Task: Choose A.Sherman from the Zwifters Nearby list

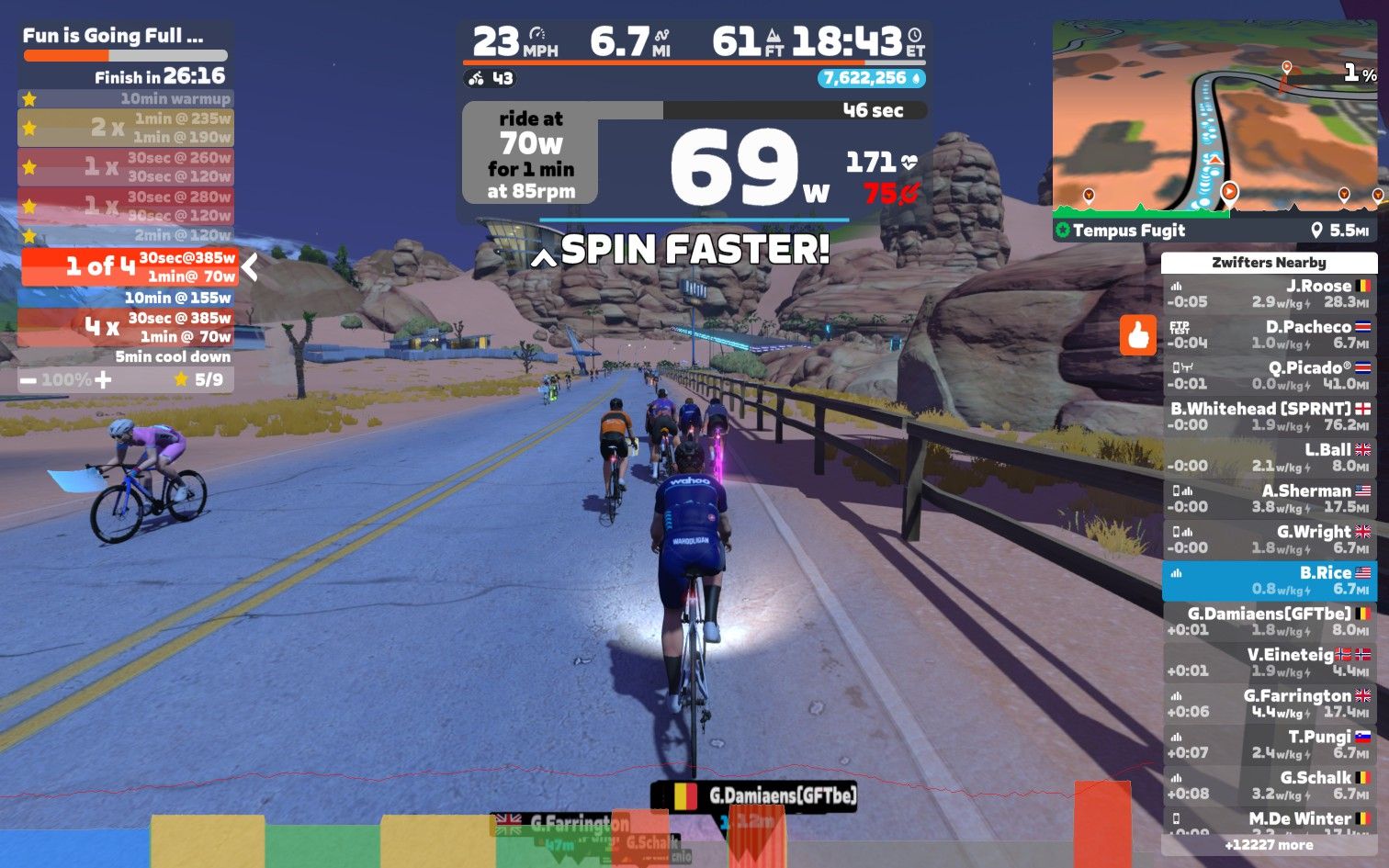Action: (1269, 499)
